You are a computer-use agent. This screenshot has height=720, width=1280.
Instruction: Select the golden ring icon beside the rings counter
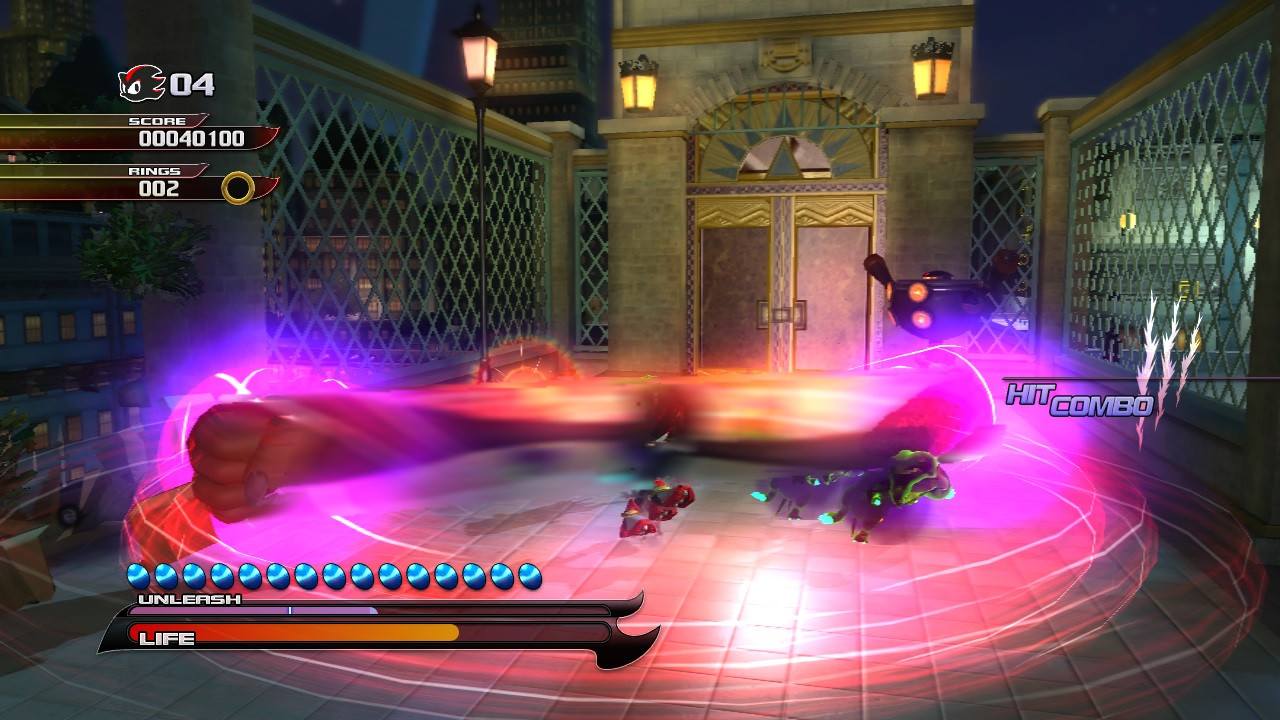pyautogui.click(x=237, y=188)
